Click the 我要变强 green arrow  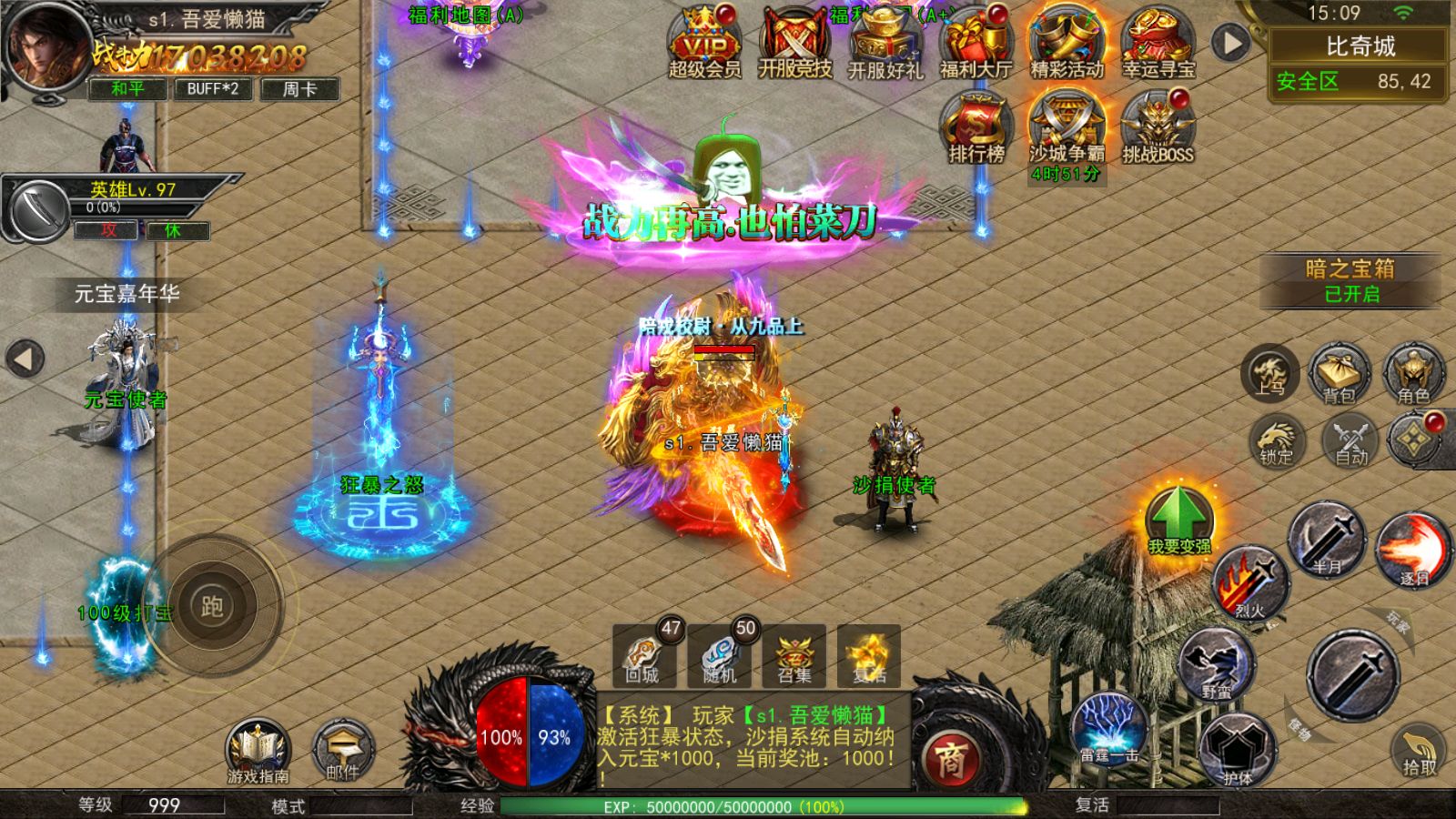[1179, 519]
